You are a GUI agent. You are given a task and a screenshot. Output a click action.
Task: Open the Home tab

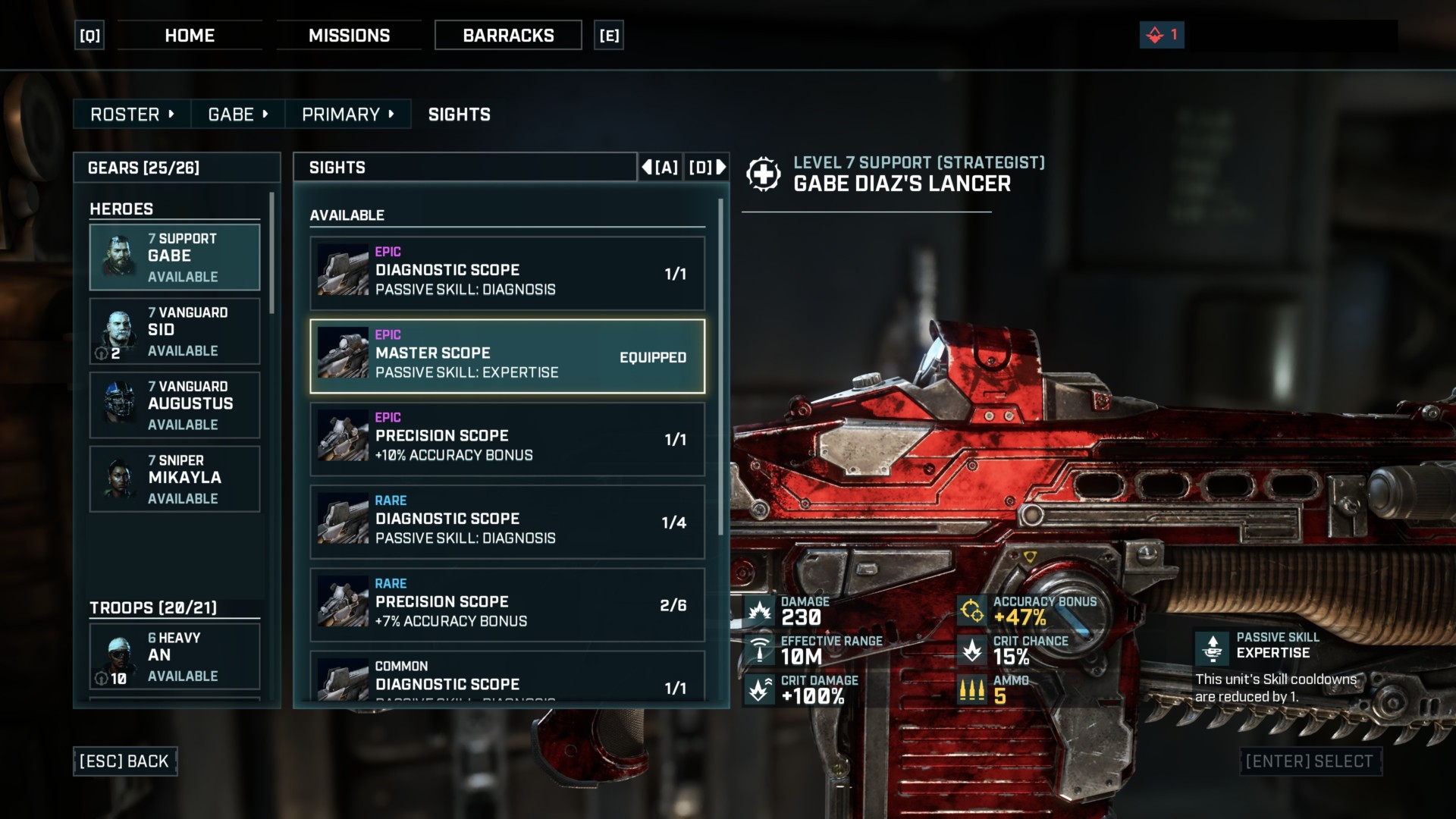coord(190,36)
